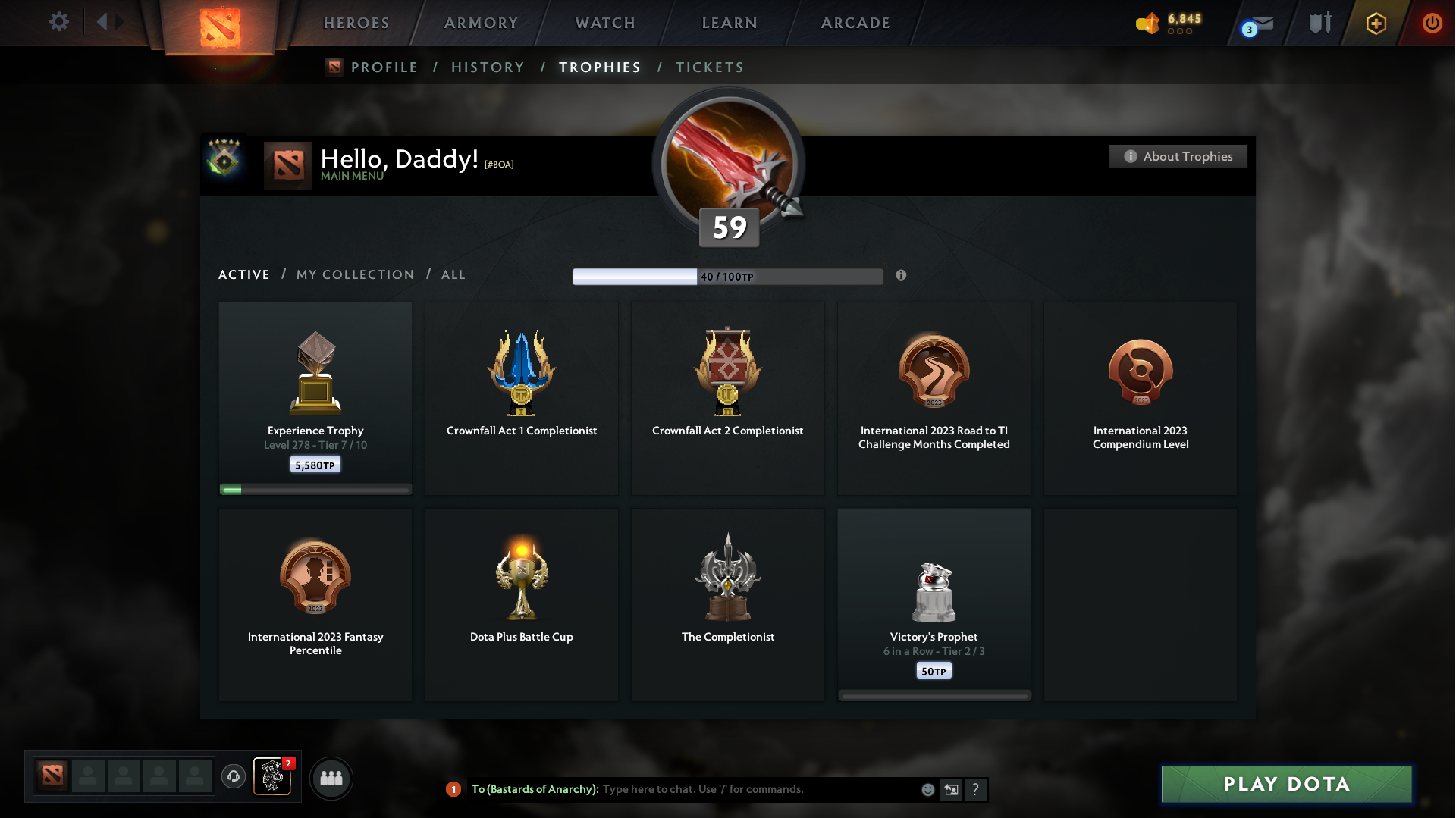The width and height of the screenshot is (1456, 818).
Task: Open the HEROES menu
Action: tap(356, 23)
